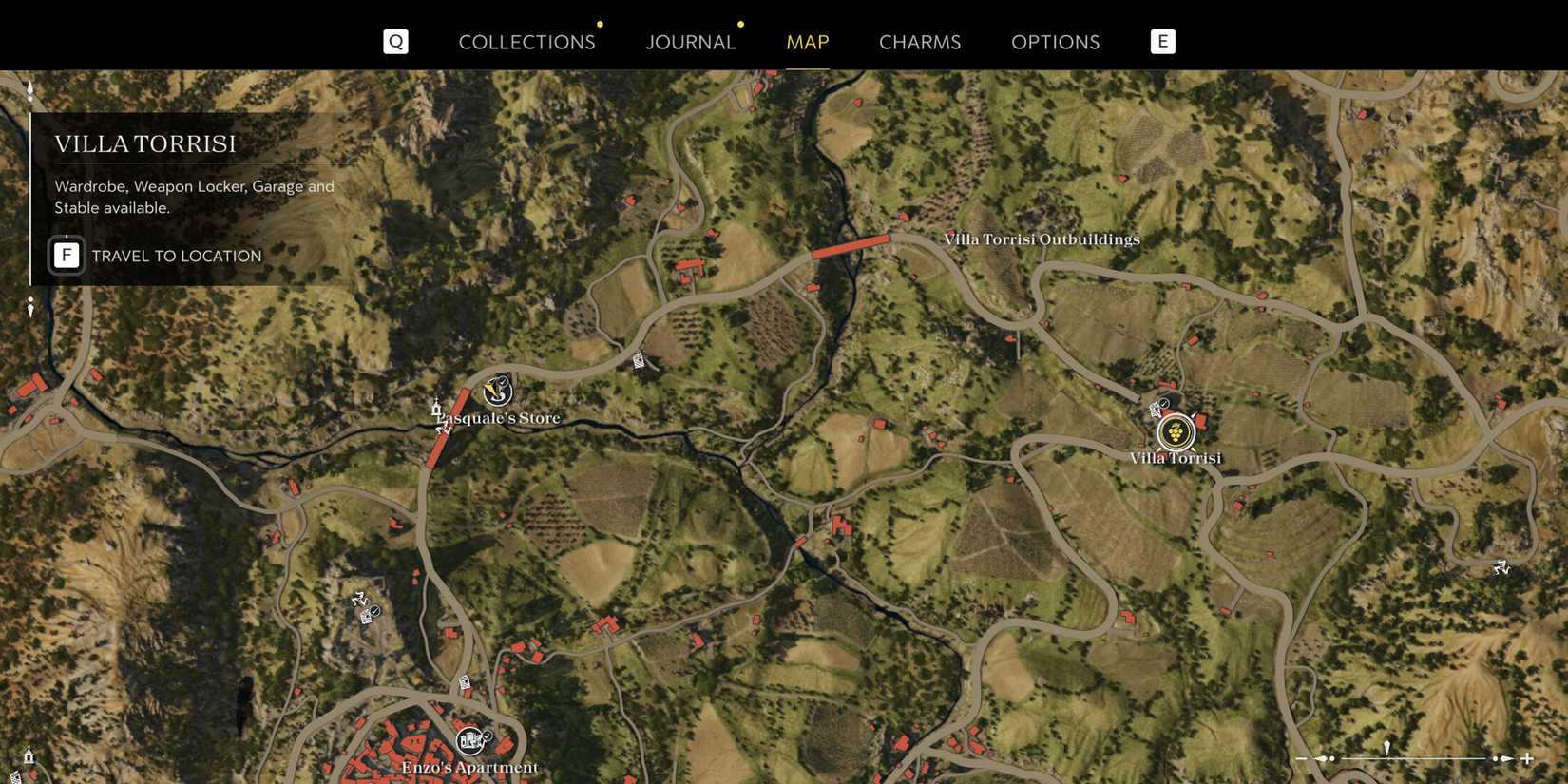1568x784 pixels.
Task: Select the Villa Torrisi grape emblem icon
Action: [1176, 434]
